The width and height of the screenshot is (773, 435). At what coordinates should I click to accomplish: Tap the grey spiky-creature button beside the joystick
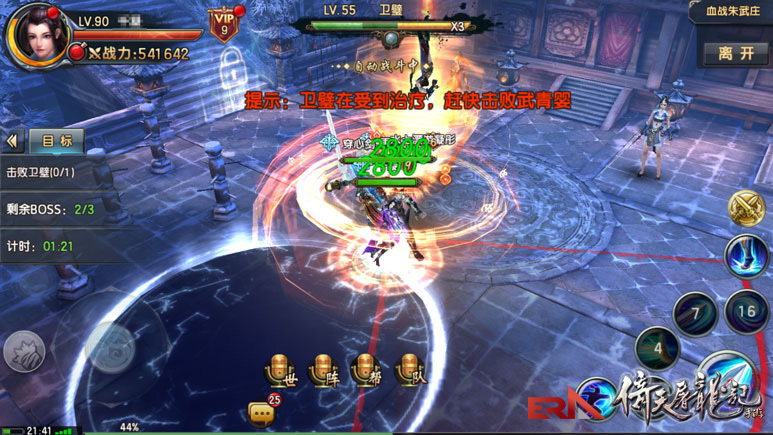pyautogui.click(x=24, y=352)
